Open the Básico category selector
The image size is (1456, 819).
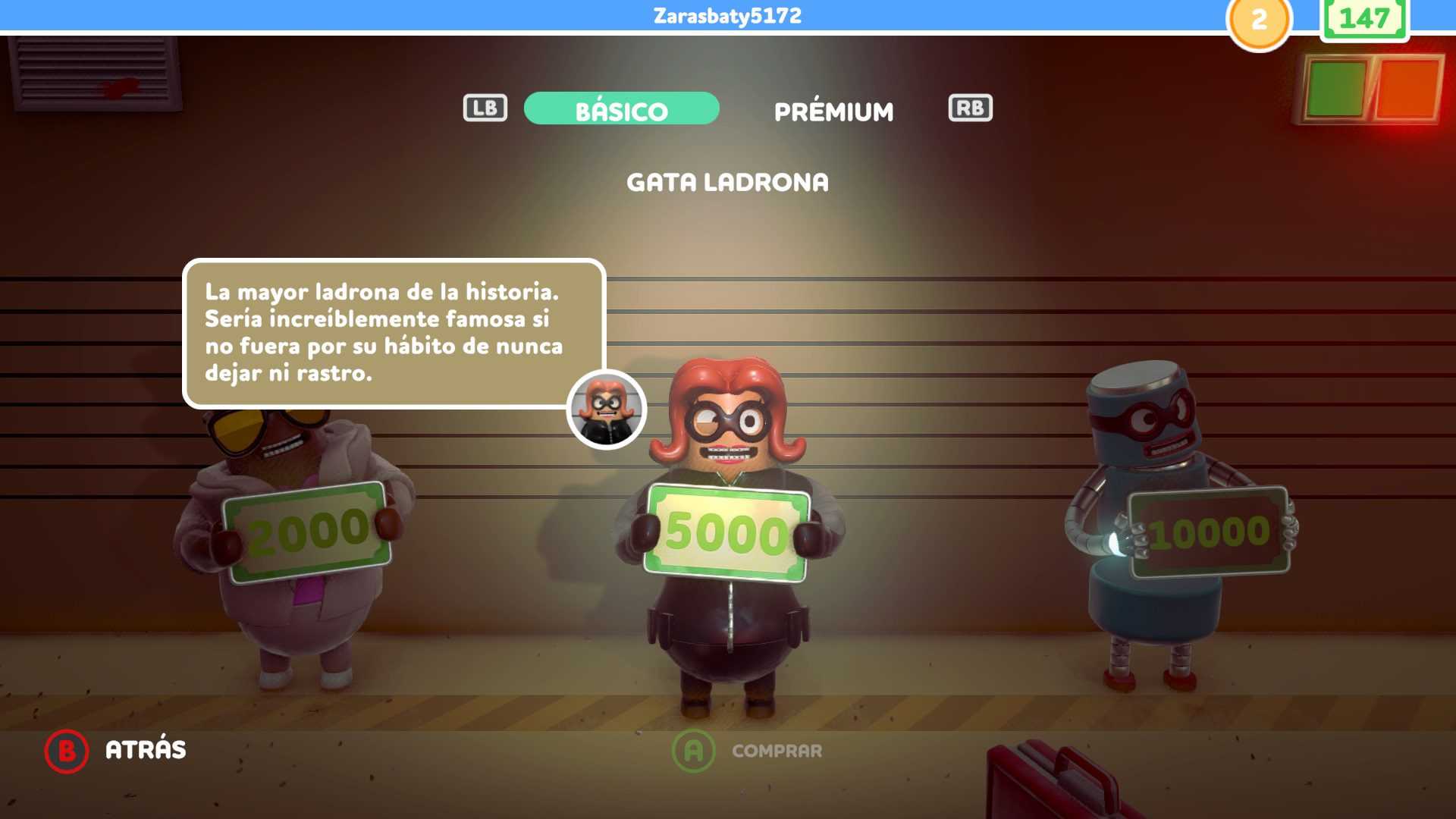pyautogui.click(x=620, y=109)
